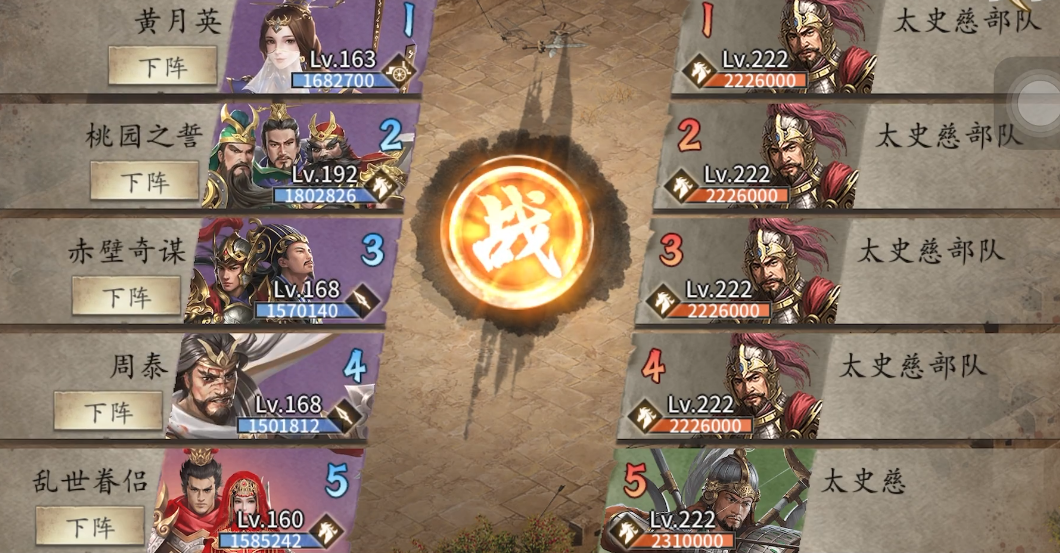This screenshot has width=1060, height=553.
Task: Pick the 乱世眷侣 couple portrait
Action: coord(215,500)
